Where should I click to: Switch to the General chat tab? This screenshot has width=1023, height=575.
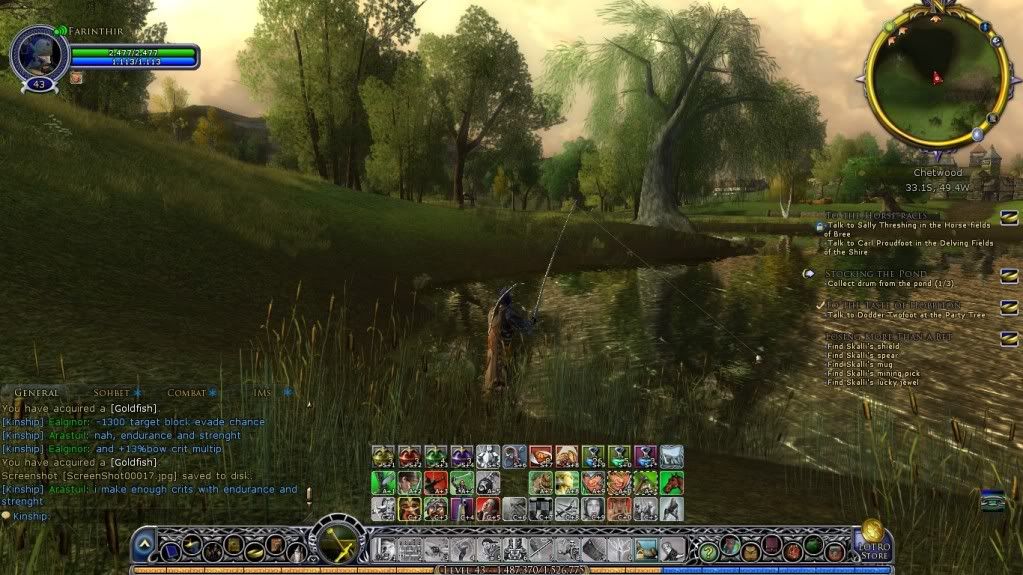[x=37, y=393]
